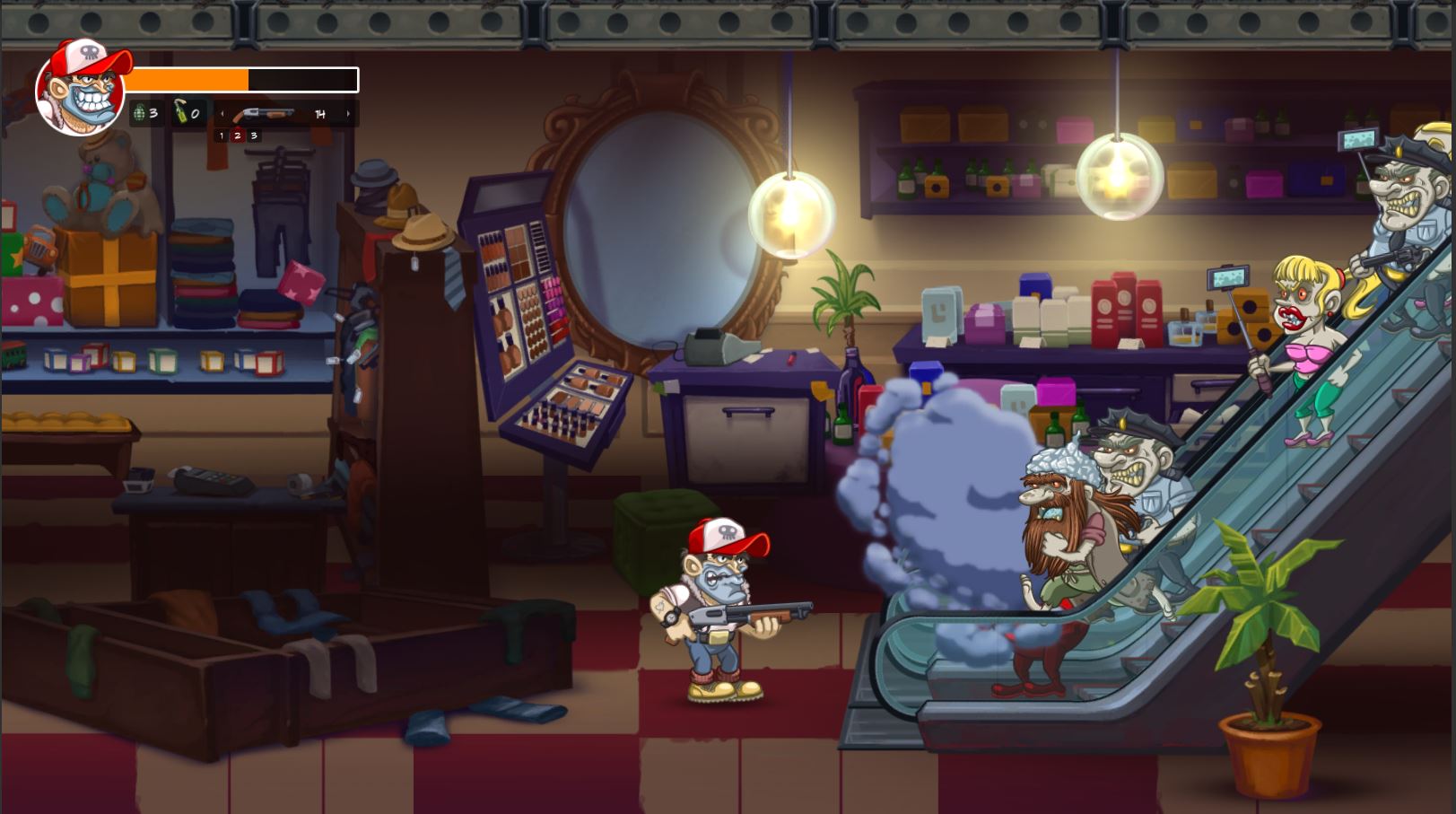Switch to weapon slot 1
The image size is (1456, 814).
222,136
